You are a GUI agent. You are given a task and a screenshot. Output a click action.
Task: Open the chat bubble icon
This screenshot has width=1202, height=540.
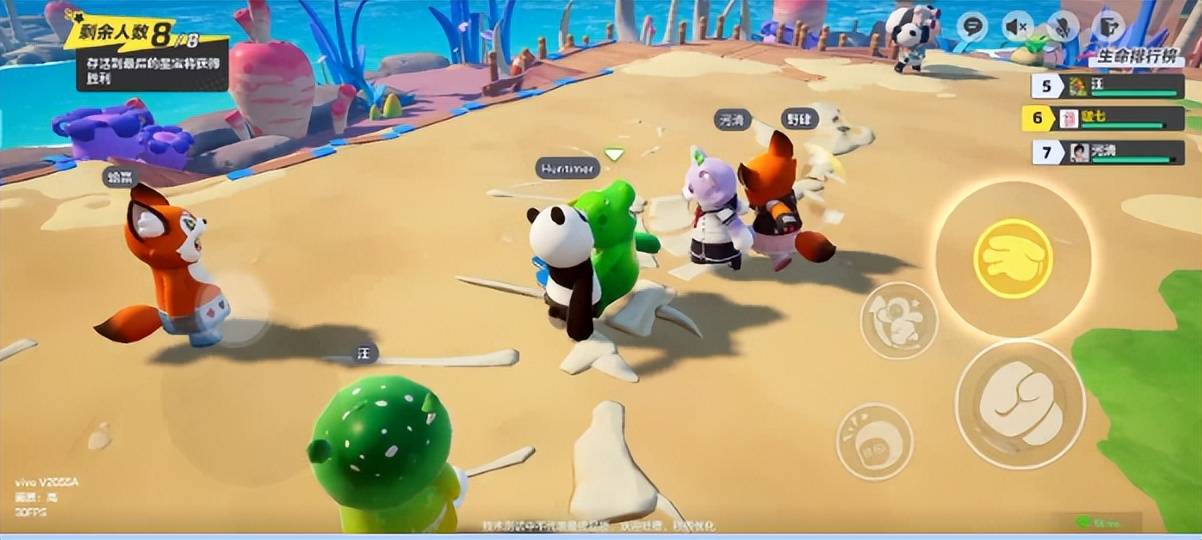click(x=971, y=26)
